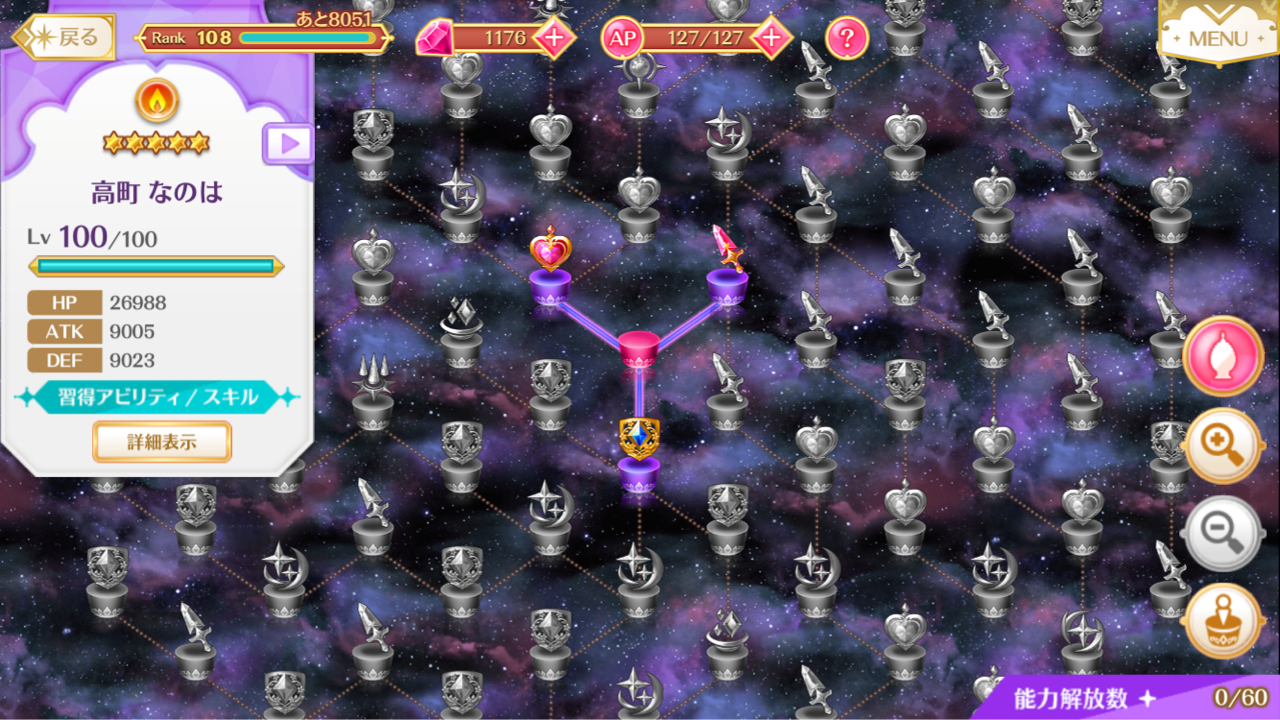Click the level 100 experience bar
The image size is (1280, 720).
pyautogui.click(x=157, y=265)
